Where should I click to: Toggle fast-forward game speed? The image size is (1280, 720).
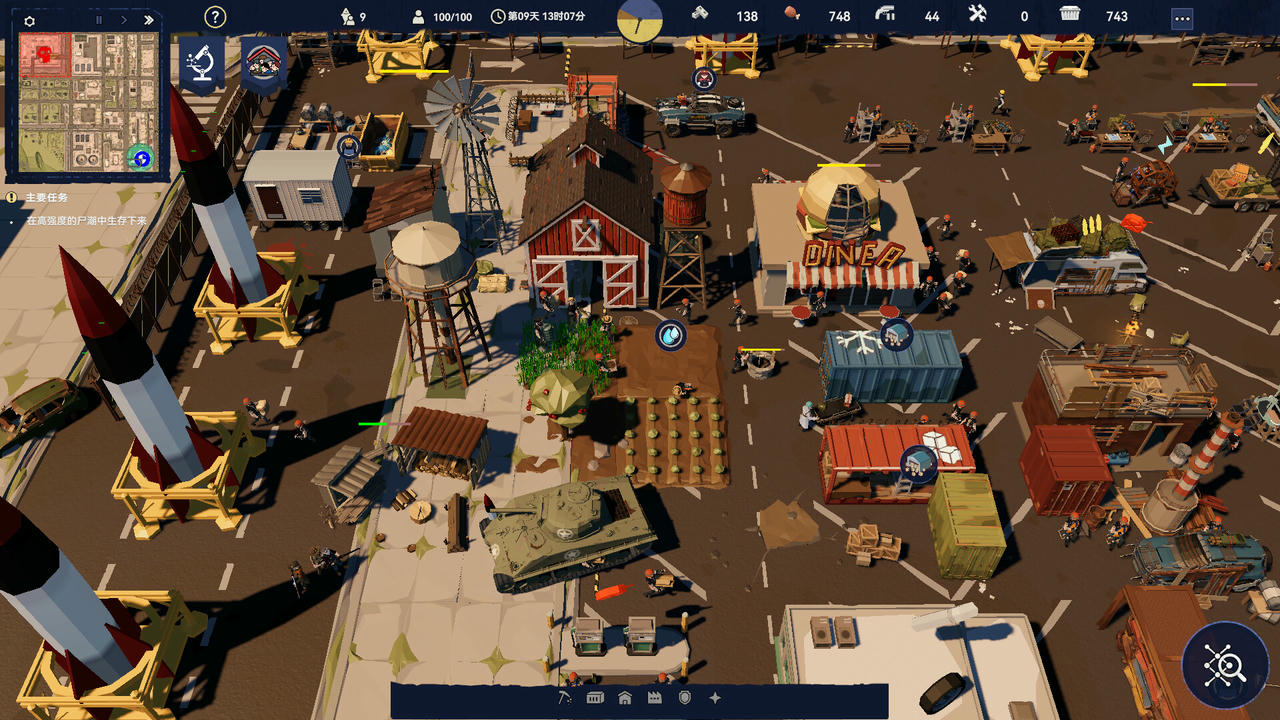click(148, 20)
